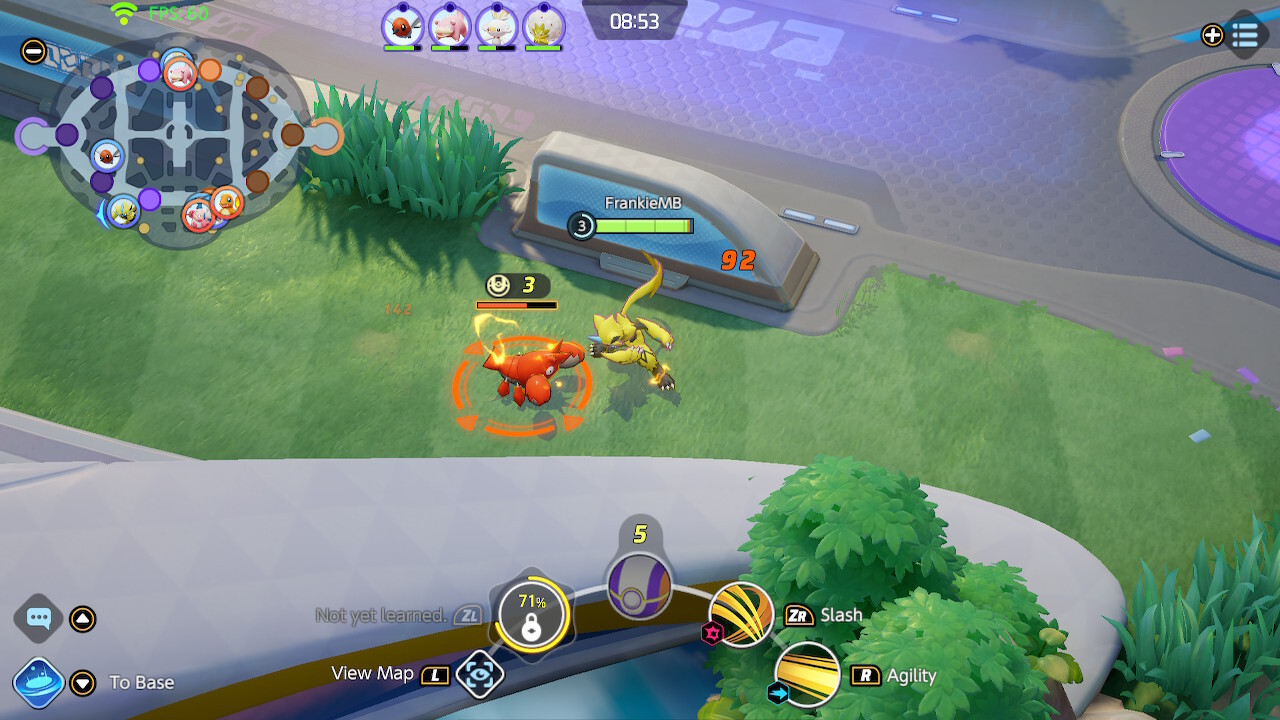
Task: Open the View Map icon
Action: coord(480,673)
